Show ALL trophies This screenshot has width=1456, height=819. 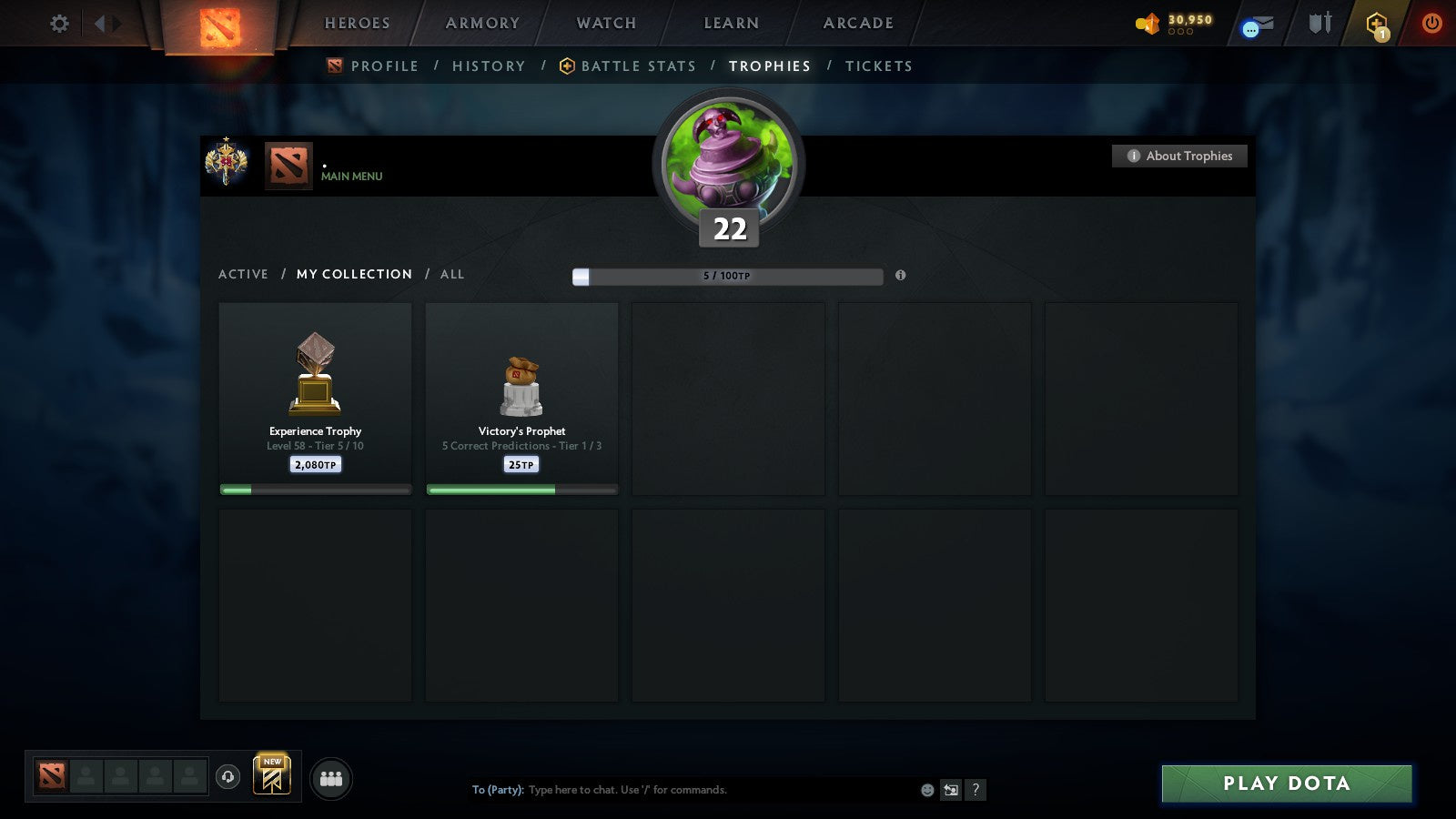[452, 274]
